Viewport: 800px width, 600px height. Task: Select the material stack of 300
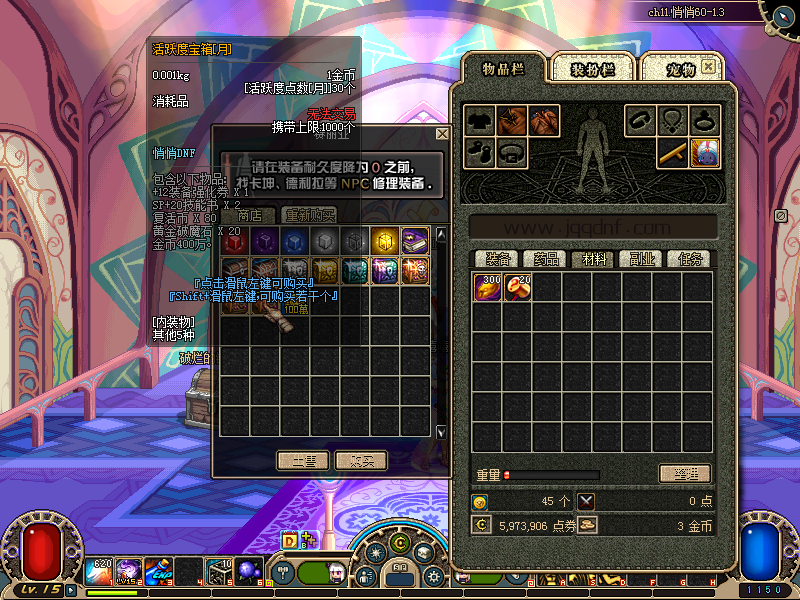point(489,287)
